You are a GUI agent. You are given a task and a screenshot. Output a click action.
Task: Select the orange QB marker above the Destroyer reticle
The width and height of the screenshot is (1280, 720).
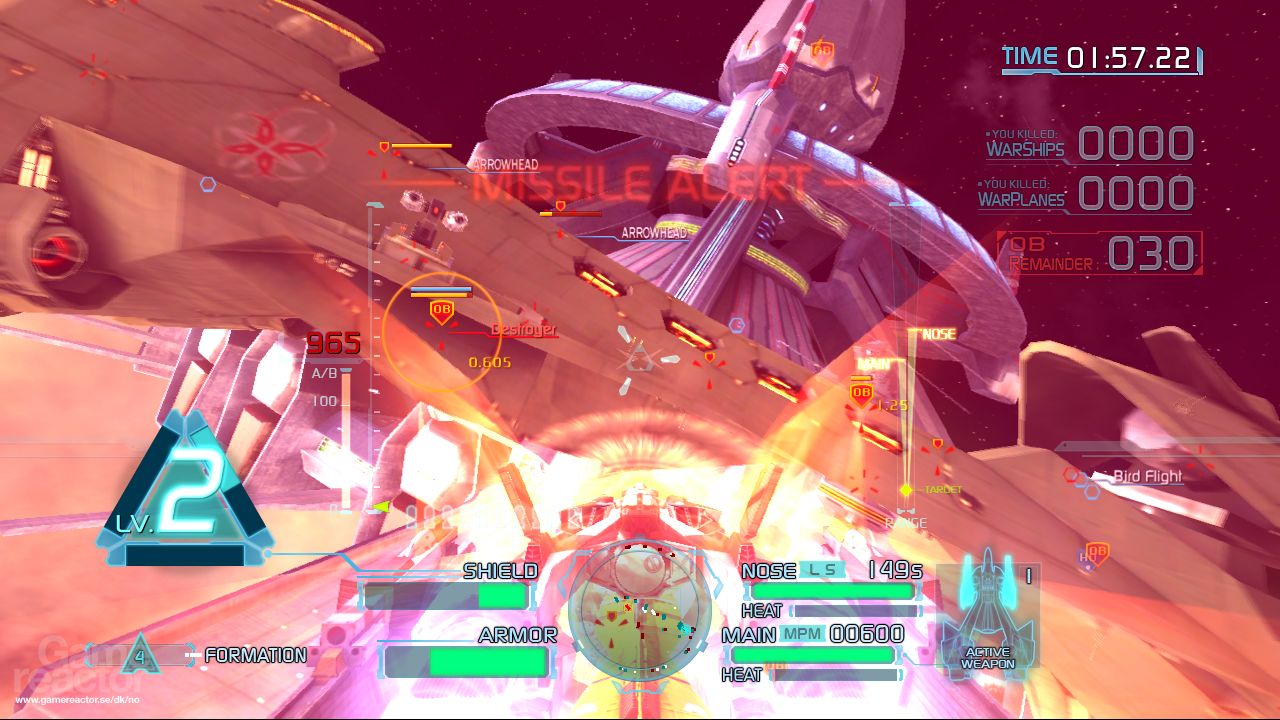[x=440, y=311]
